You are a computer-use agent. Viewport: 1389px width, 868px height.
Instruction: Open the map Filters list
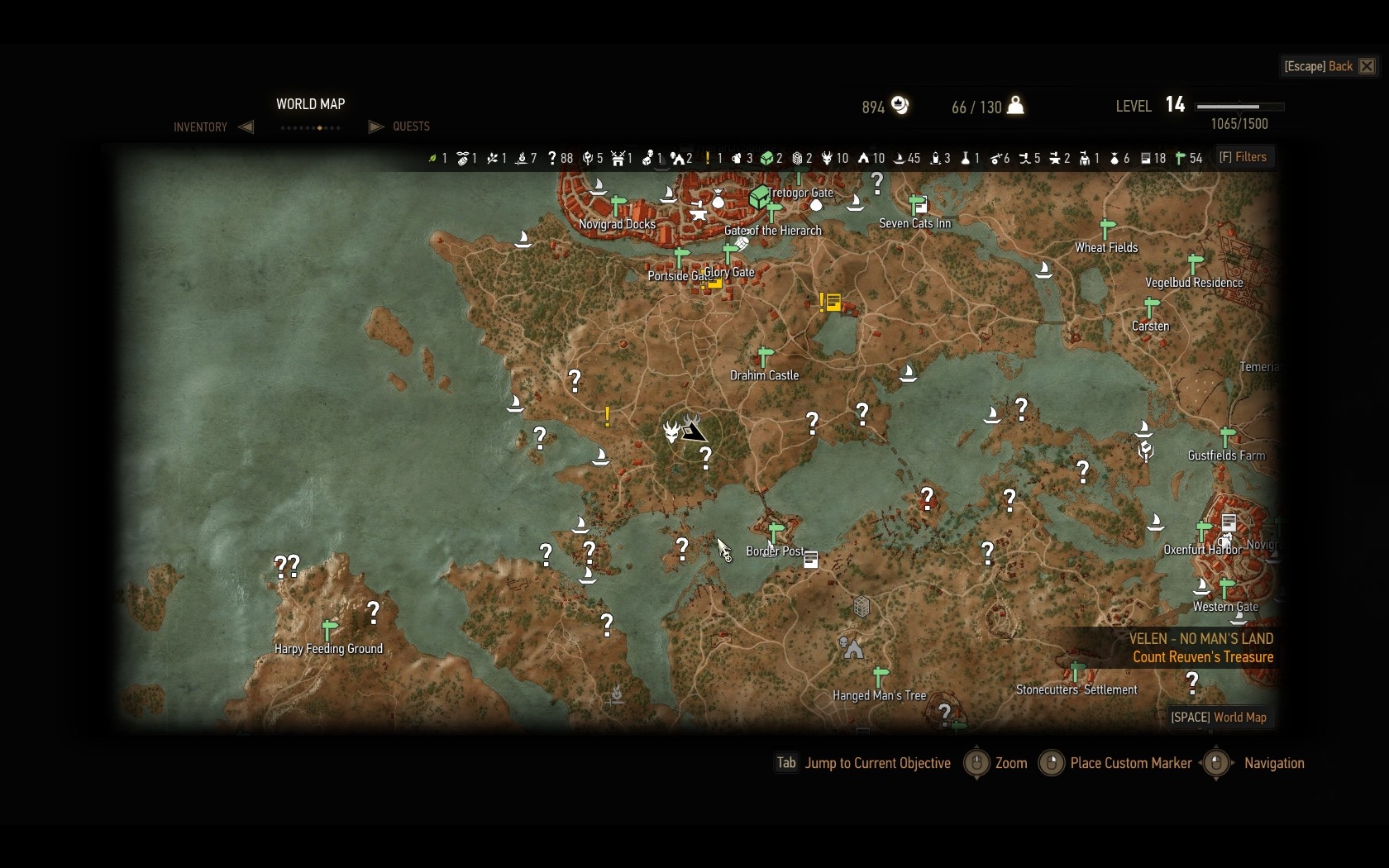(x=1243, y=157)
